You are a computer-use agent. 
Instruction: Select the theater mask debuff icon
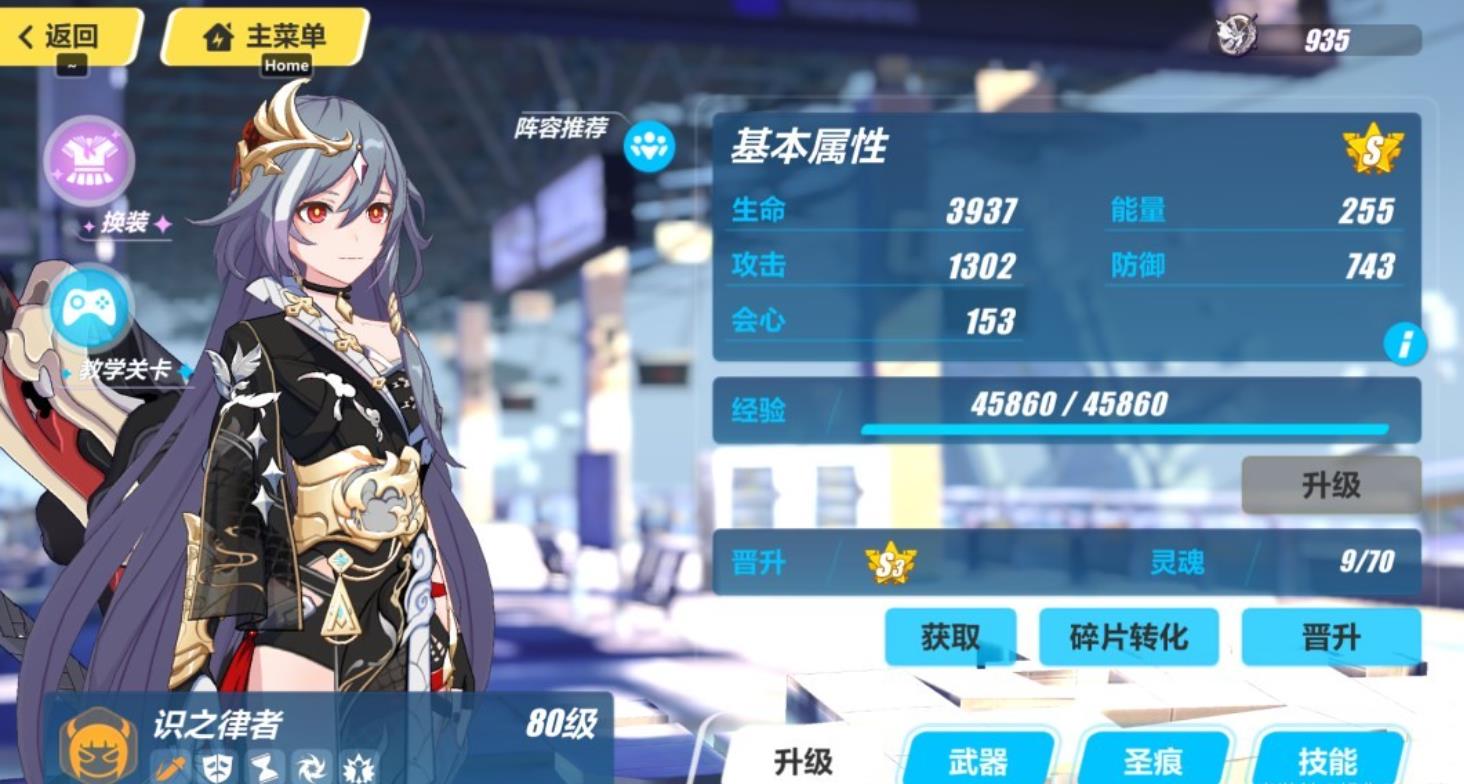tap(215, 765)
